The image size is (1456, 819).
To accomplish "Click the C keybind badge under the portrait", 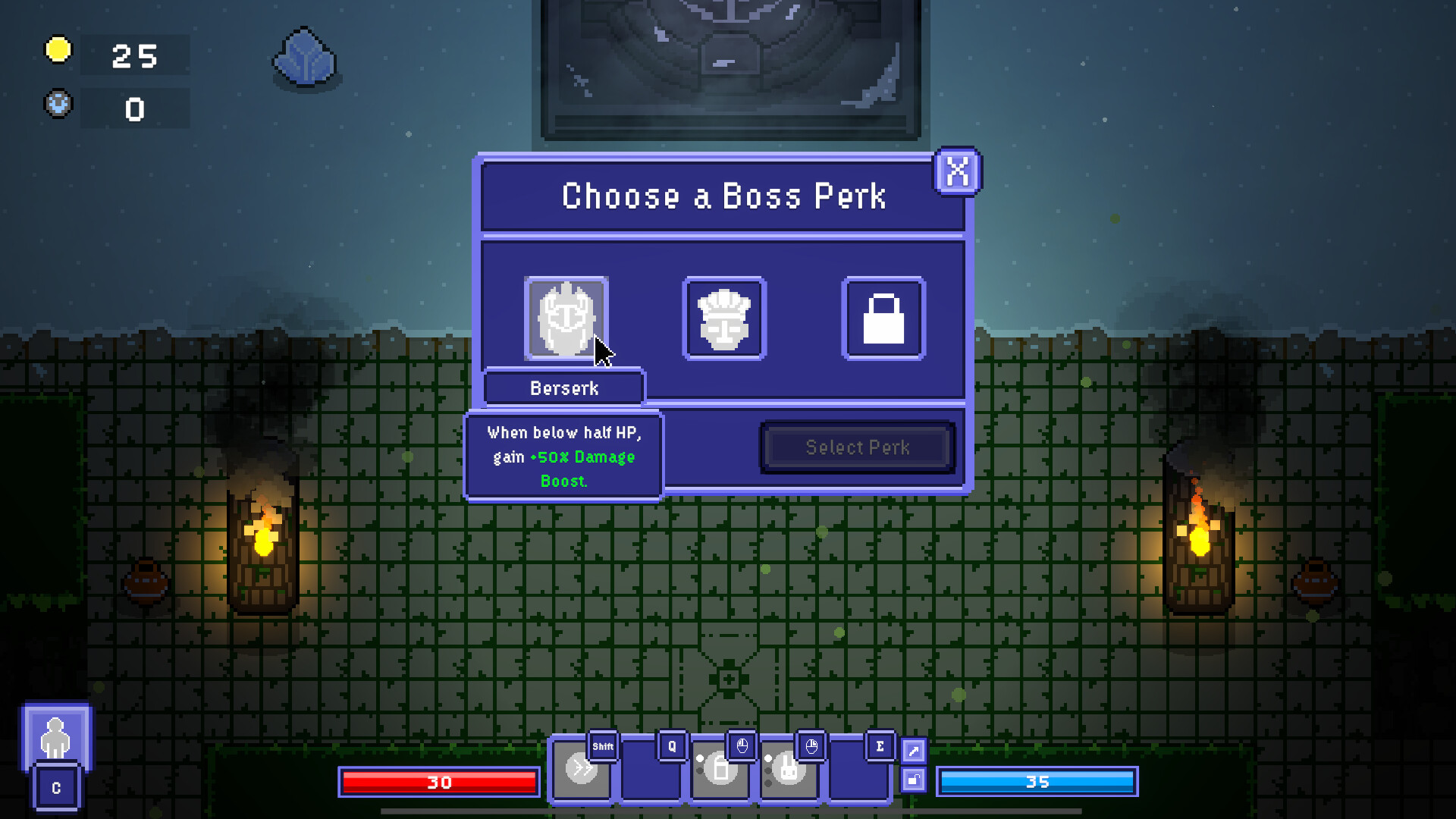I will 55,787.
